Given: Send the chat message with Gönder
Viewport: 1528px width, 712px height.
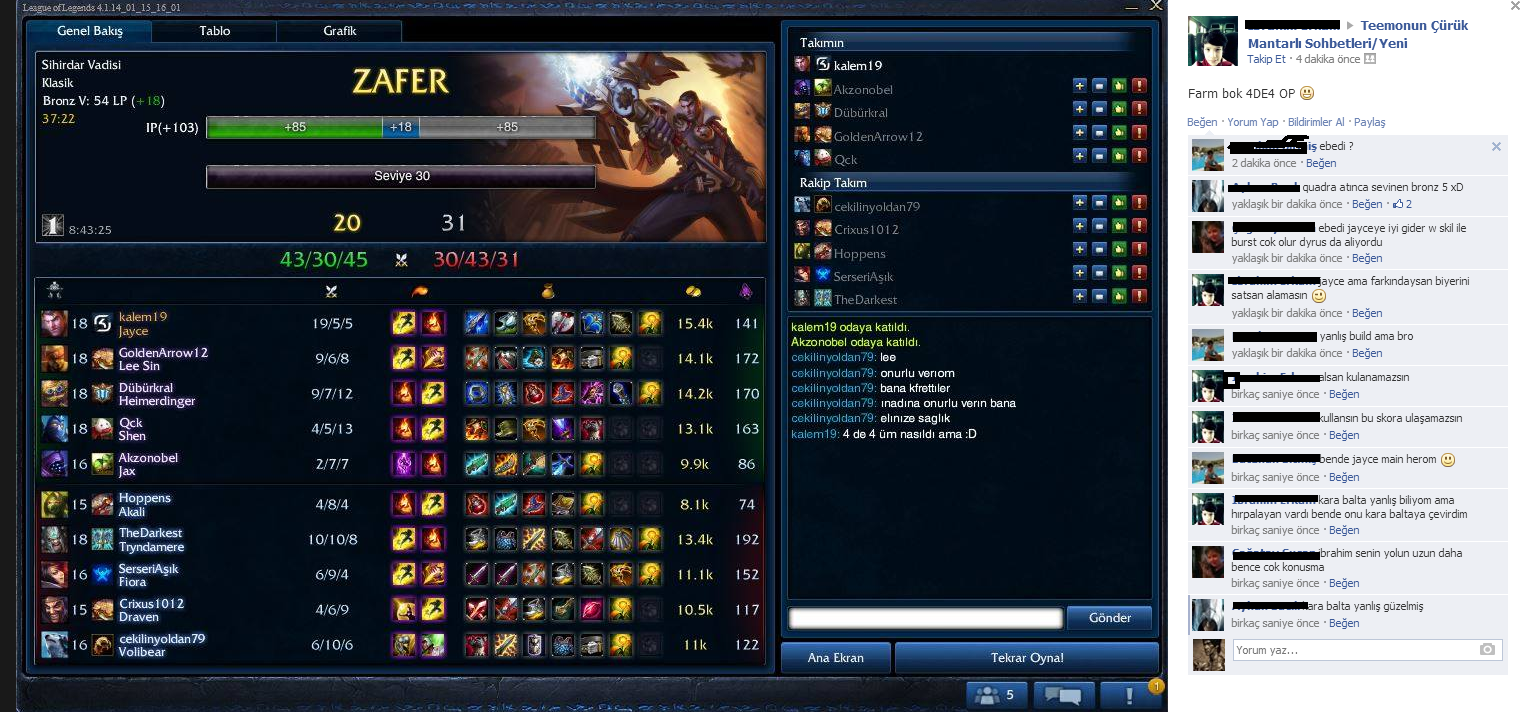Looking at the screenshot, I should coord(1109,618).
